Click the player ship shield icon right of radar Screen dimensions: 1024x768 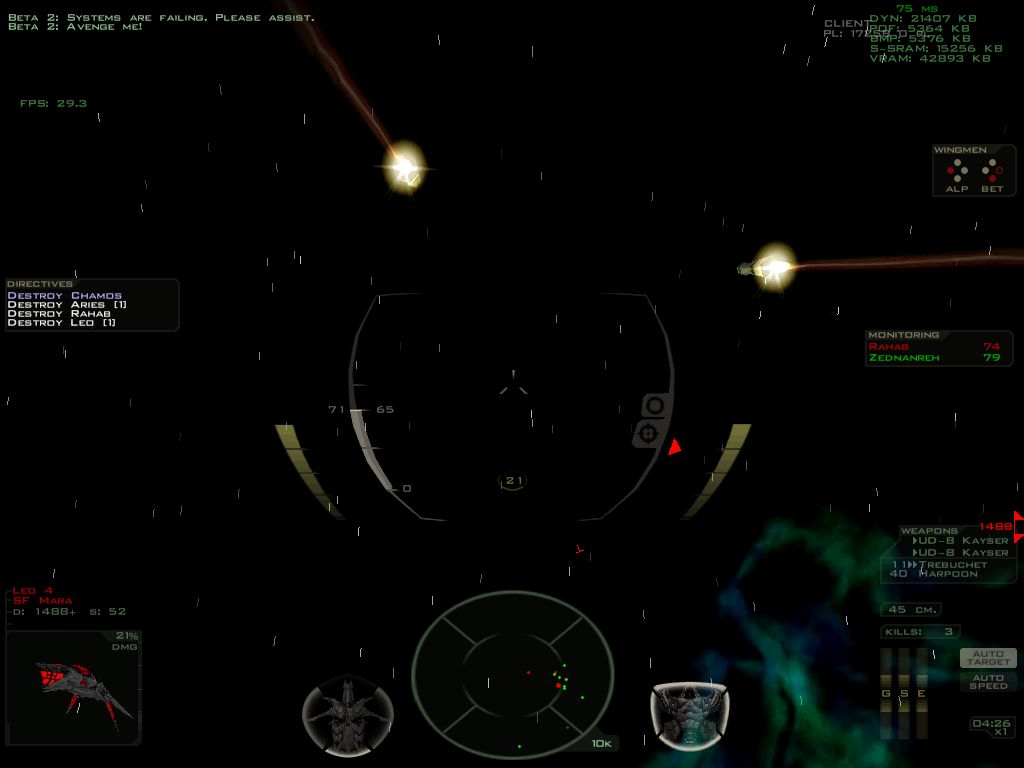tap(689, 714)
